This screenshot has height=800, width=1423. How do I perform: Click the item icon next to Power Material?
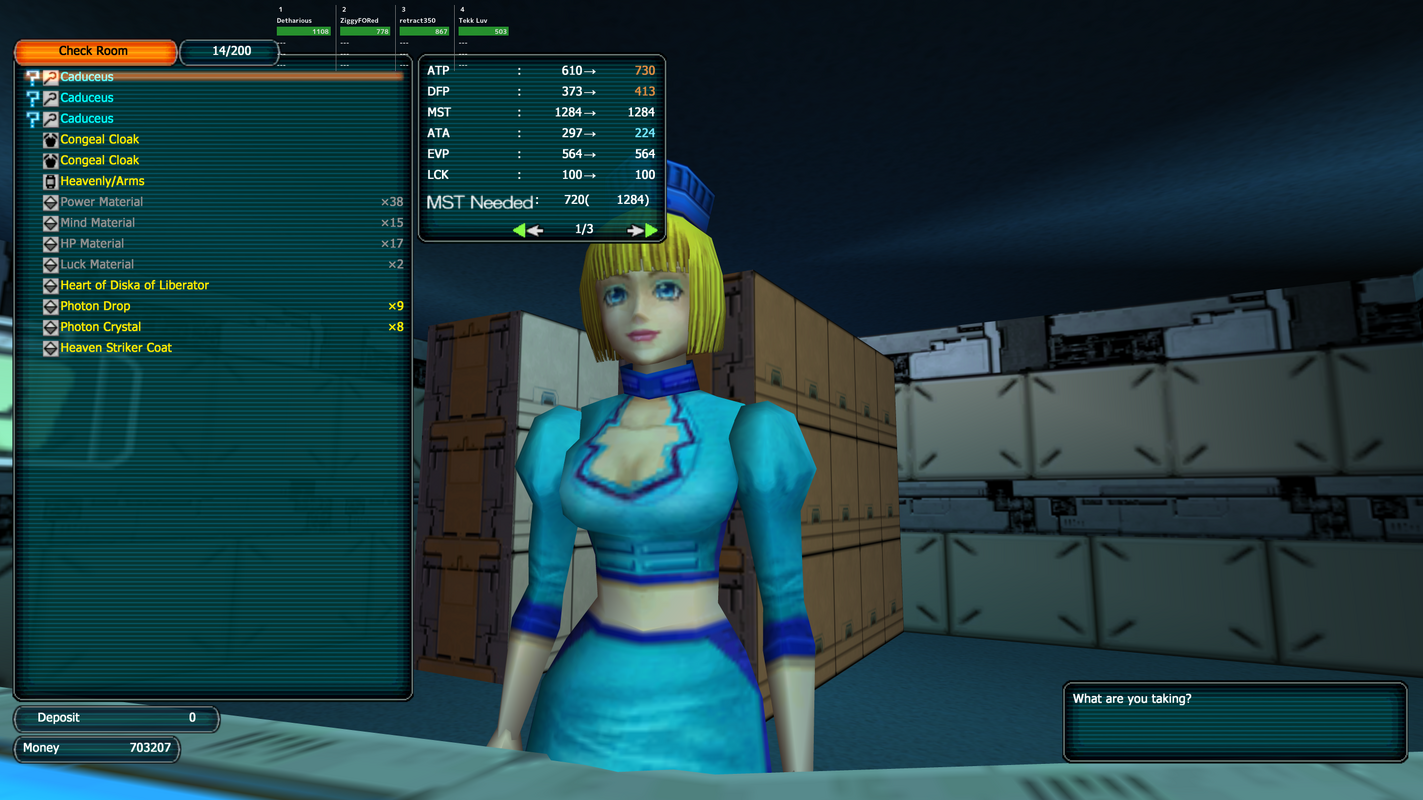click(49, 202)
